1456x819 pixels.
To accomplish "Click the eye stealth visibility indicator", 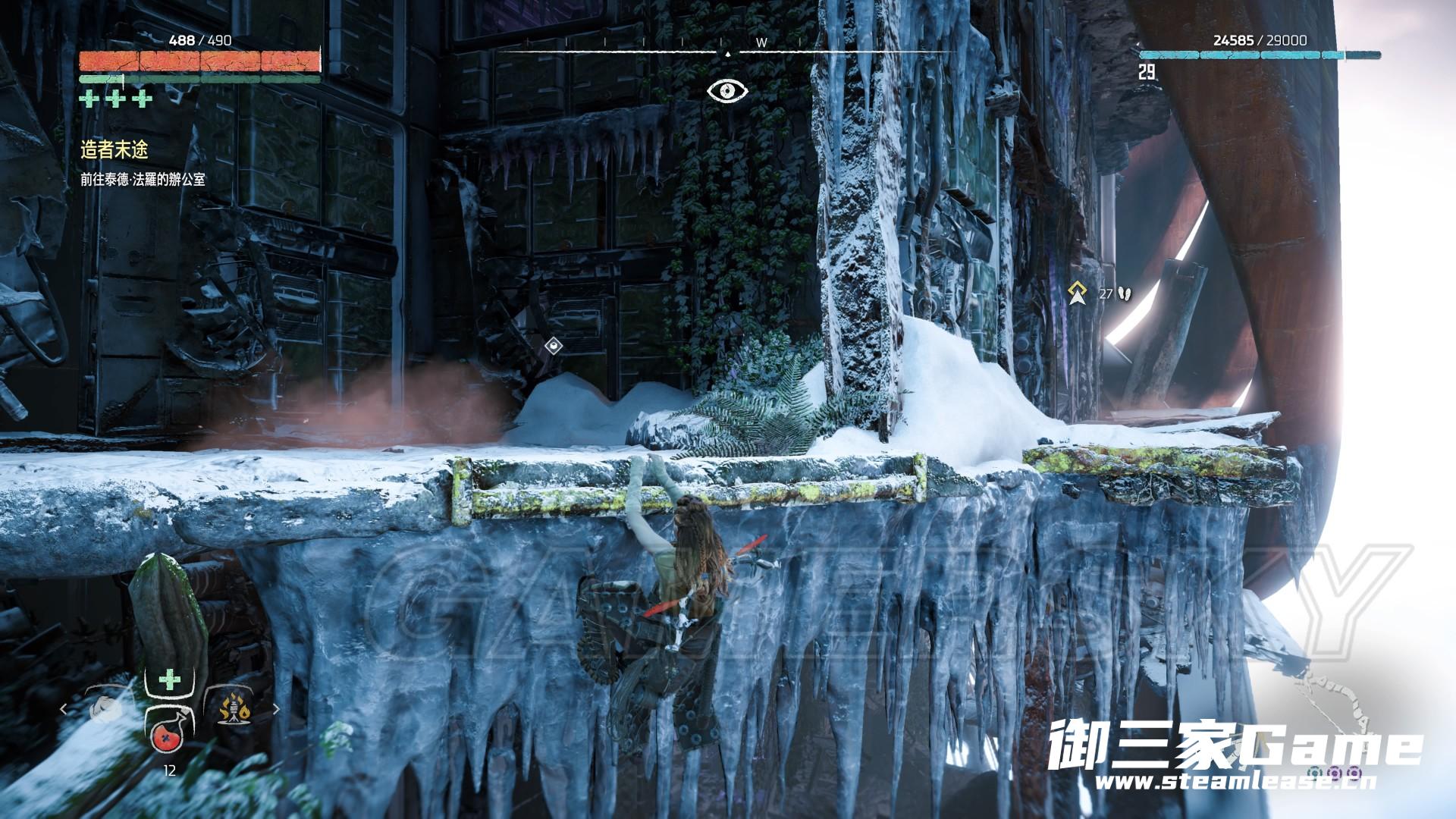I will [x=727, y=91].
